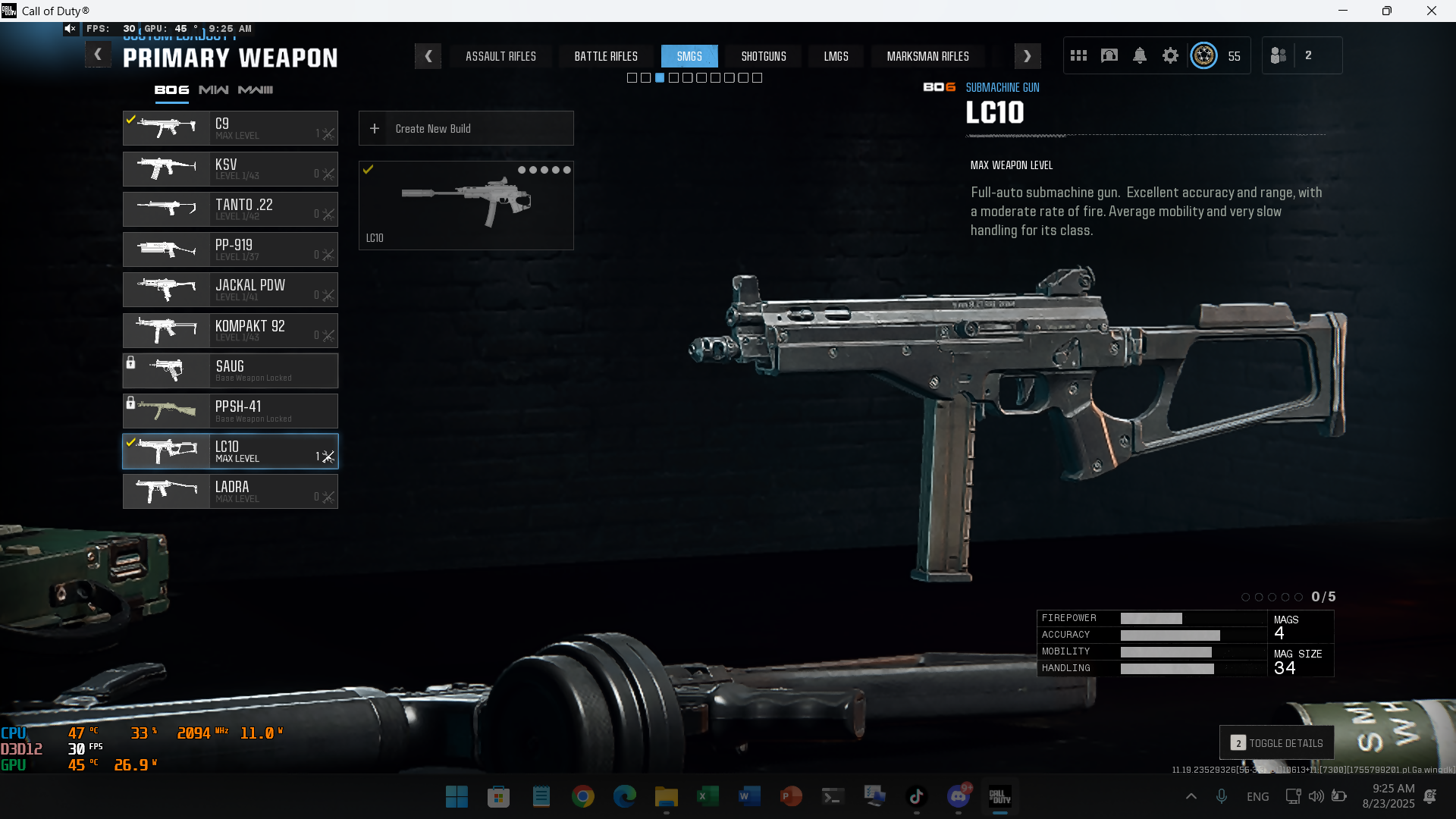This screenshot has width=1456, height=819.
Task: Click the next category arrow
Action: pos(1027,56)
